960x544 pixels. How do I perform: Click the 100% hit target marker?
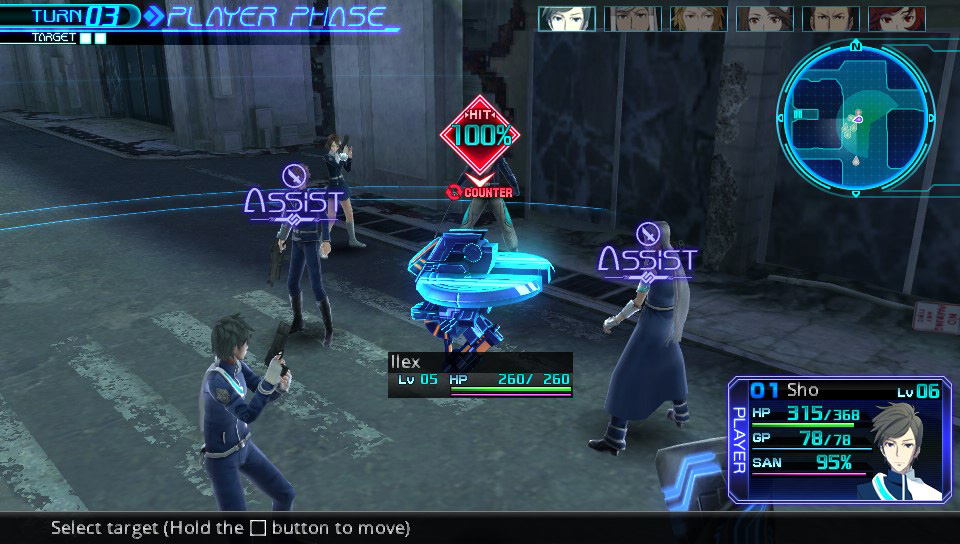481,135
